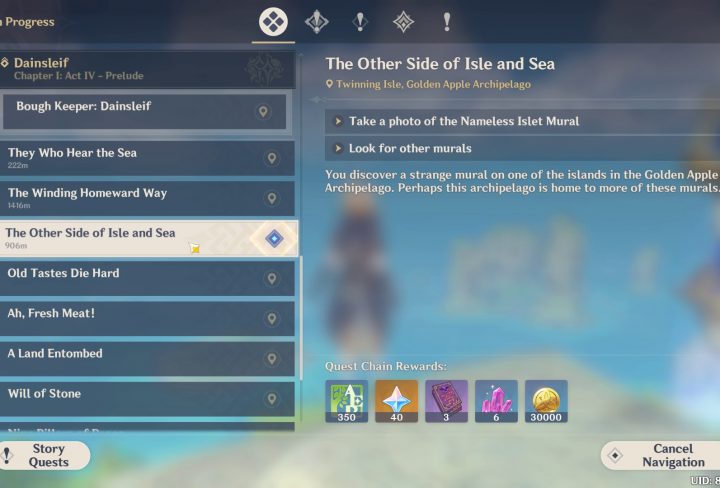Viewport: 720px width, 488px height.
Task: Inspect the 350 Adventure EXP reward icon
Action: coord(346,401)
